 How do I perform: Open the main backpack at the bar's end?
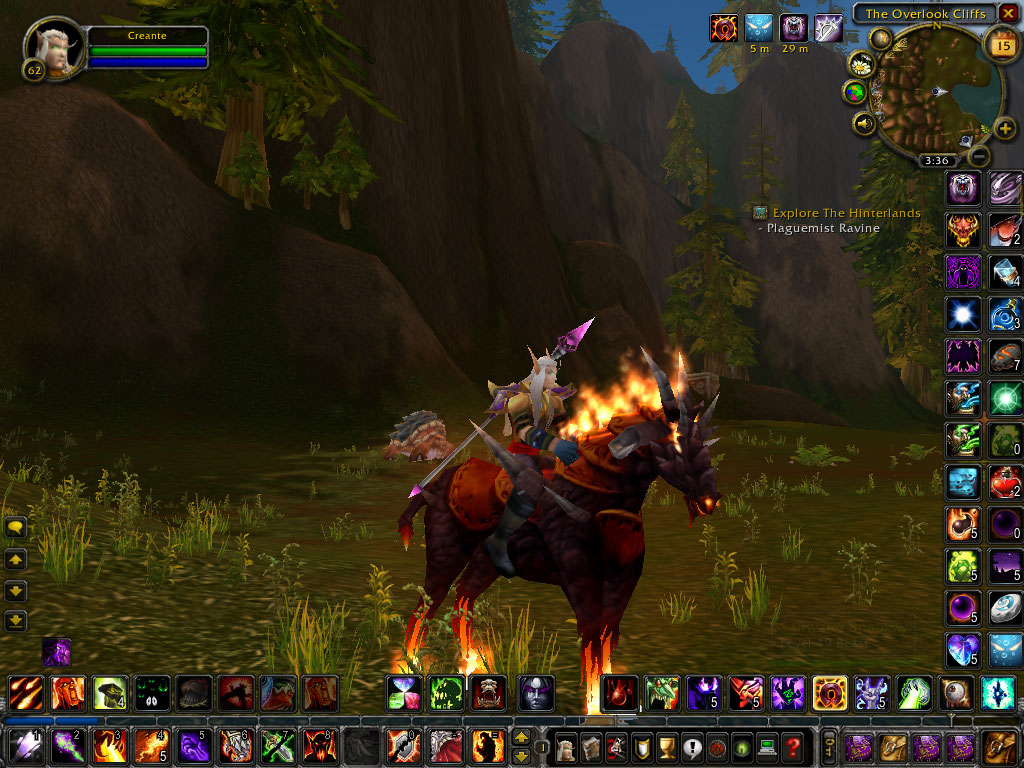point(999,746)
